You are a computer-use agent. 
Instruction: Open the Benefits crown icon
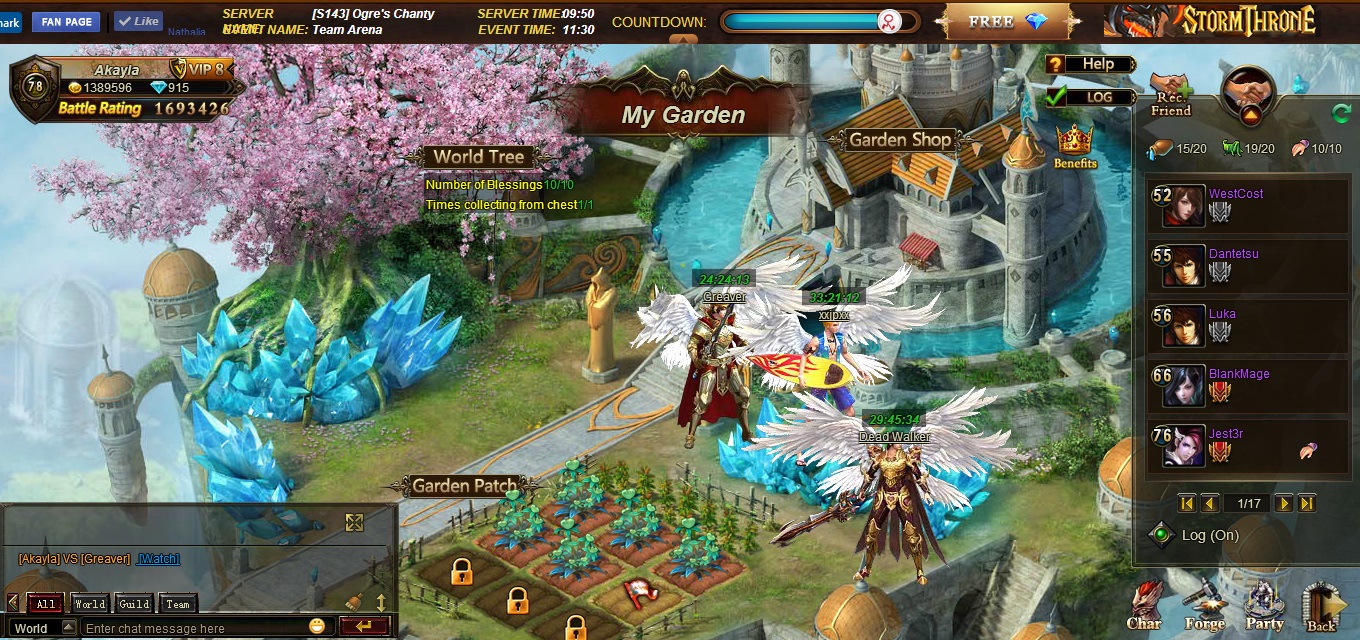(x=1075, y=146)
